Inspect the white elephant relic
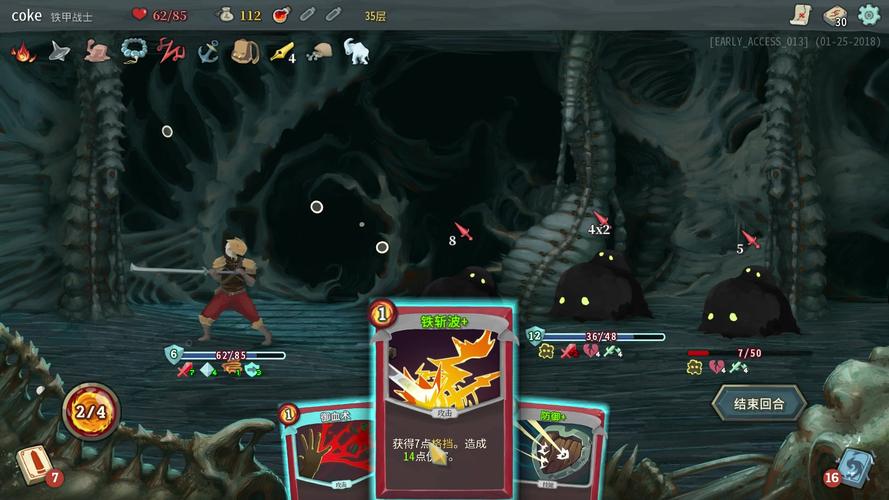Viewport: 889px width, 500px height. (x=356, y=51)
